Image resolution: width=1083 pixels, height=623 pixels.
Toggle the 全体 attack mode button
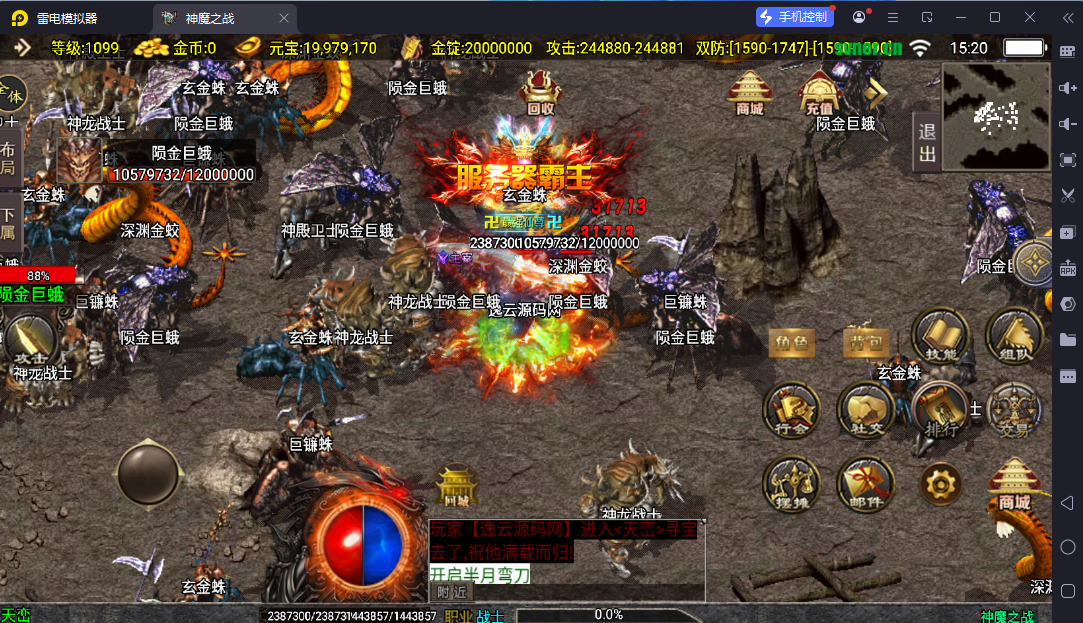pos(11,96)
